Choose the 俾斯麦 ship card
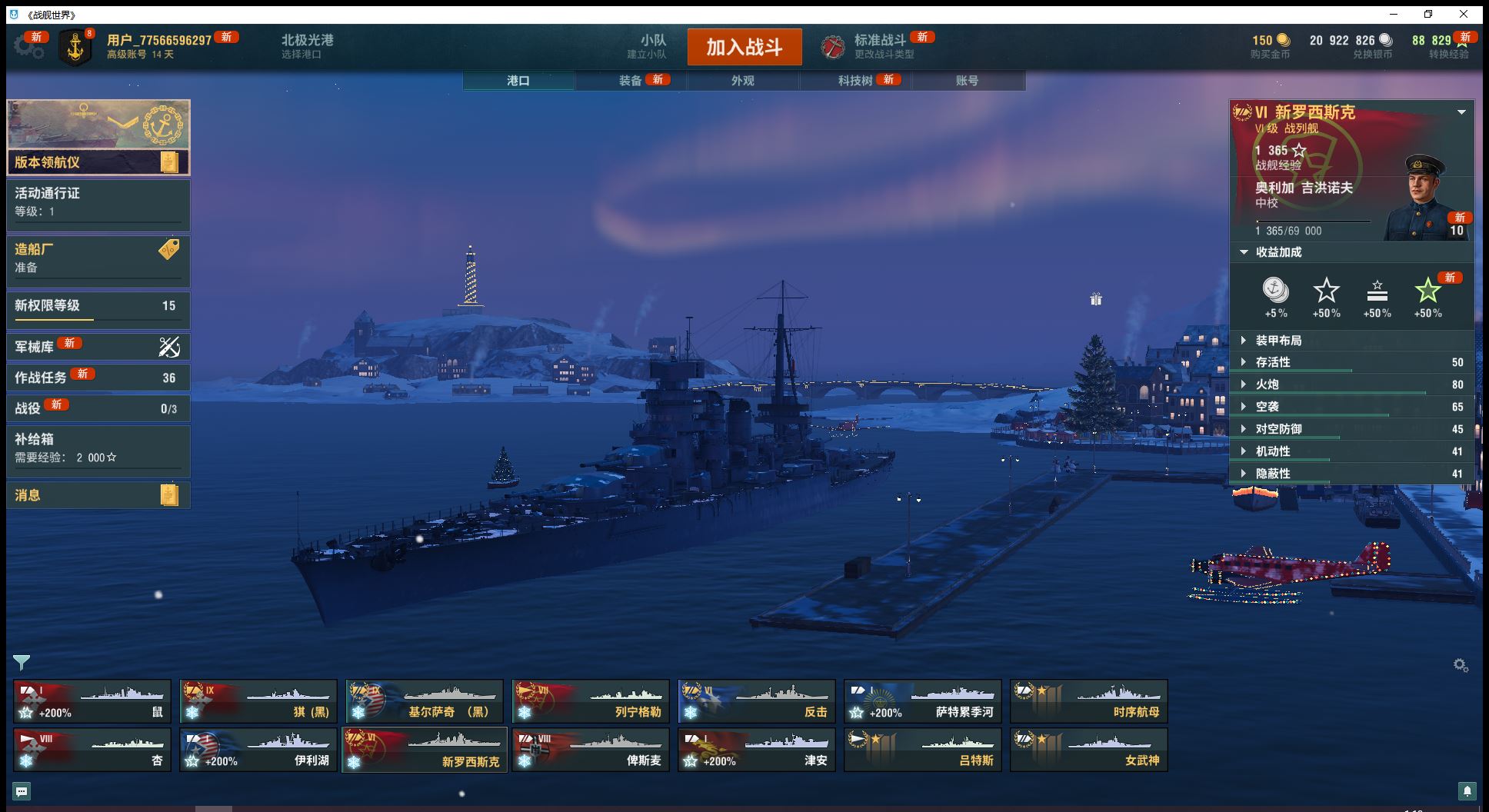Screen dimensions: 1489x812 (590, 750)
